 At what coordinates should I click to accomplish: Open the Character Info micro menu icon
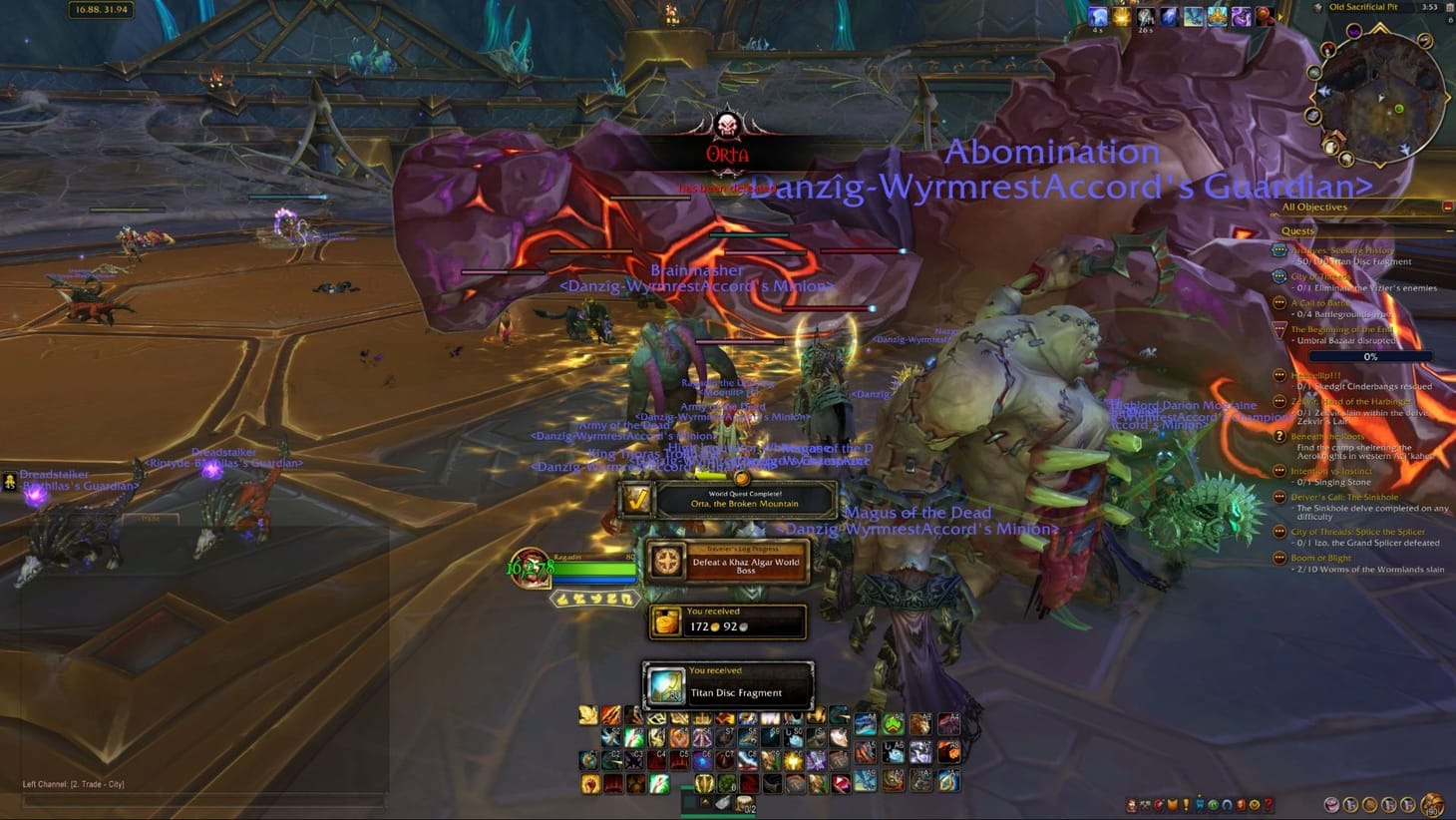1132,803
